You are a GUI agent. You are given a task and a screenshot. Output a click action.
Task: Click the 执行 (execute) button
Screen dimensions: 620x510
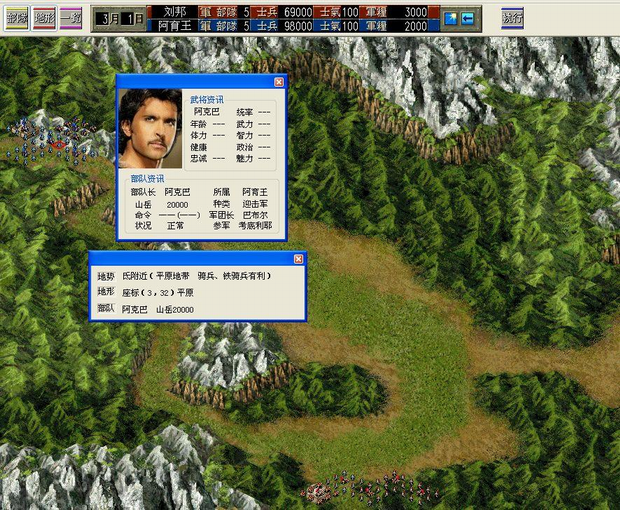click(x=512, y=18)
